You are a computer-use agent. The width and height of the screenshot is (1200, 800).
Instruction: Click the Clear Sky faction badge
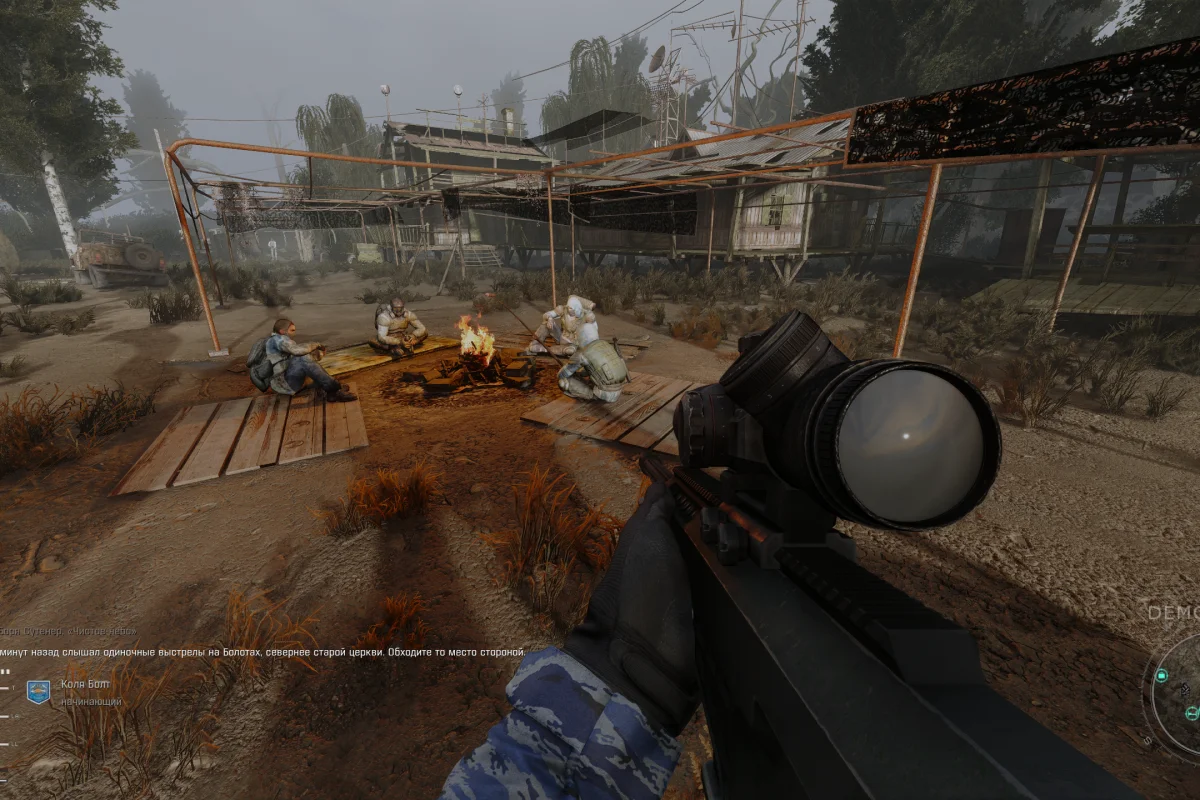pos(38,691)
